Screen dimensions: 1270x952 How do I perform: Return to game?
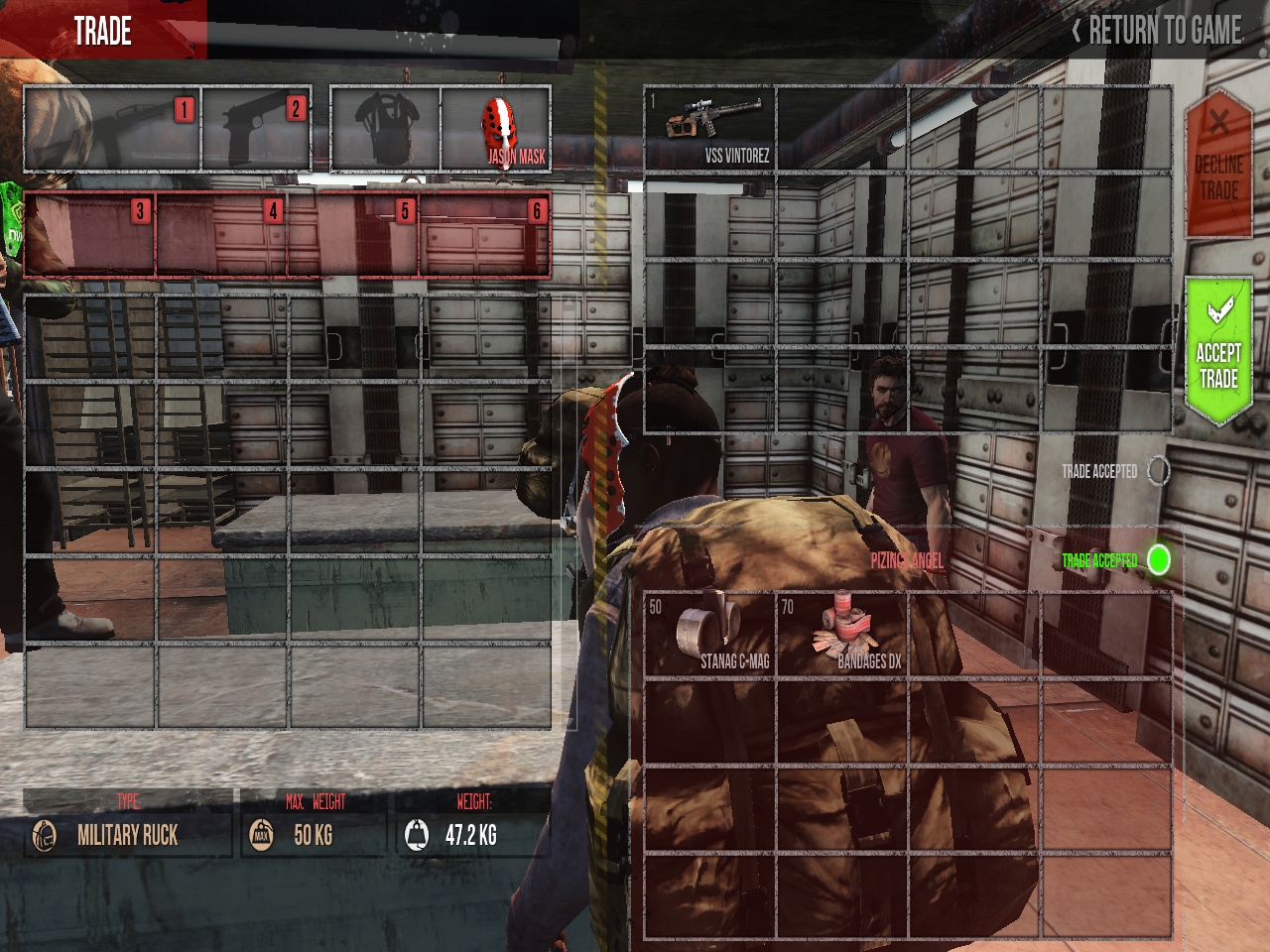[1157, 31]
